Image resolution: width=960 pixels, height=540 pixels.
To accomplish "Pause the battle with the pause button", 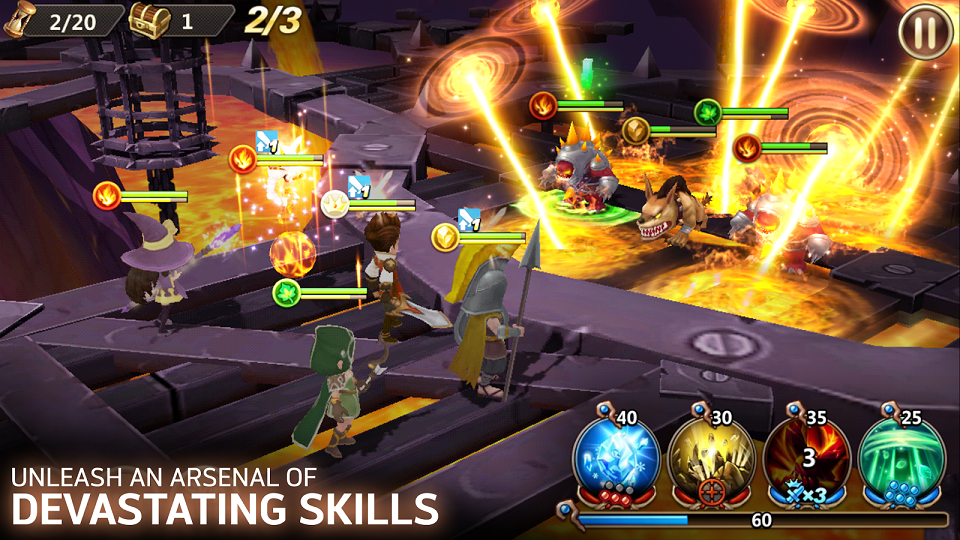I will coord(925,33).
